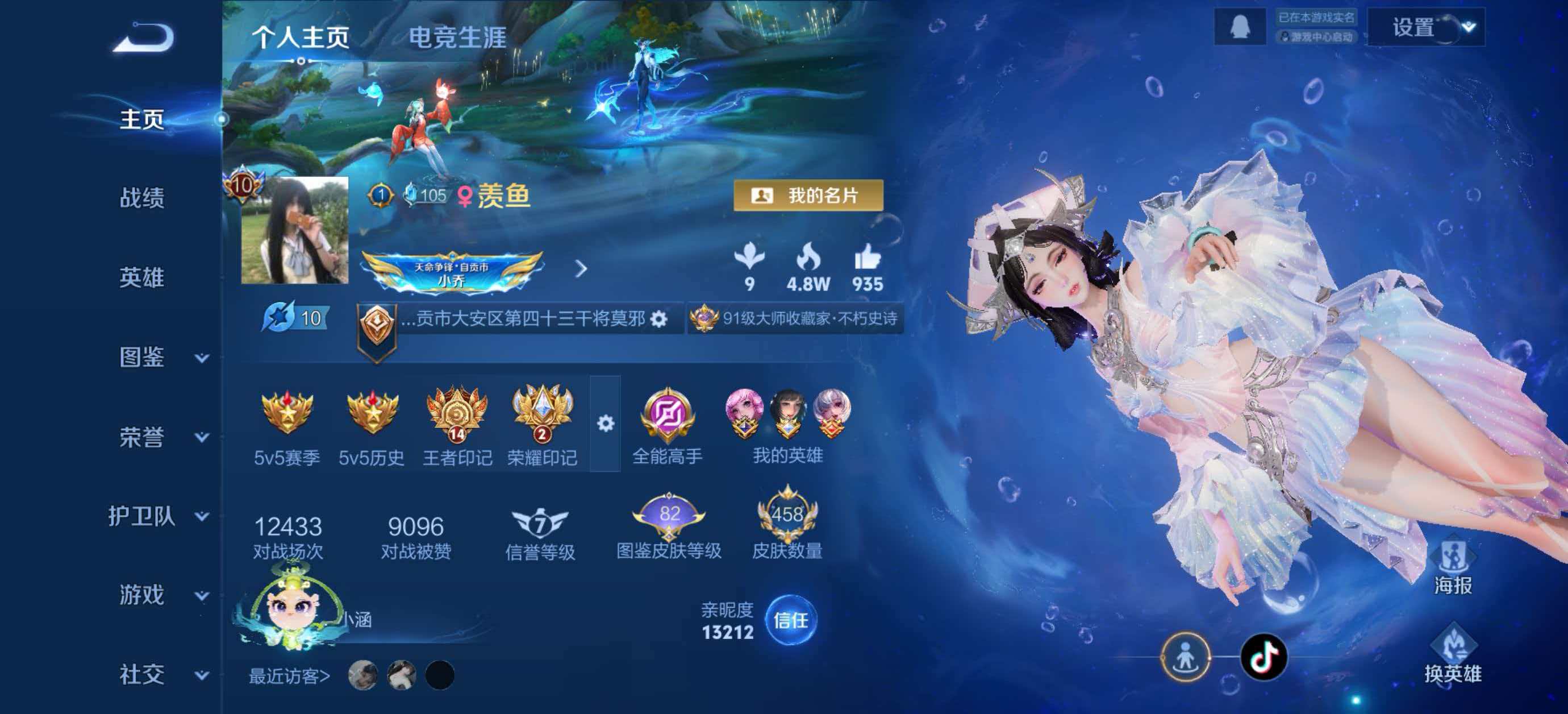Click the TikTok icon button

(1264, 657)
